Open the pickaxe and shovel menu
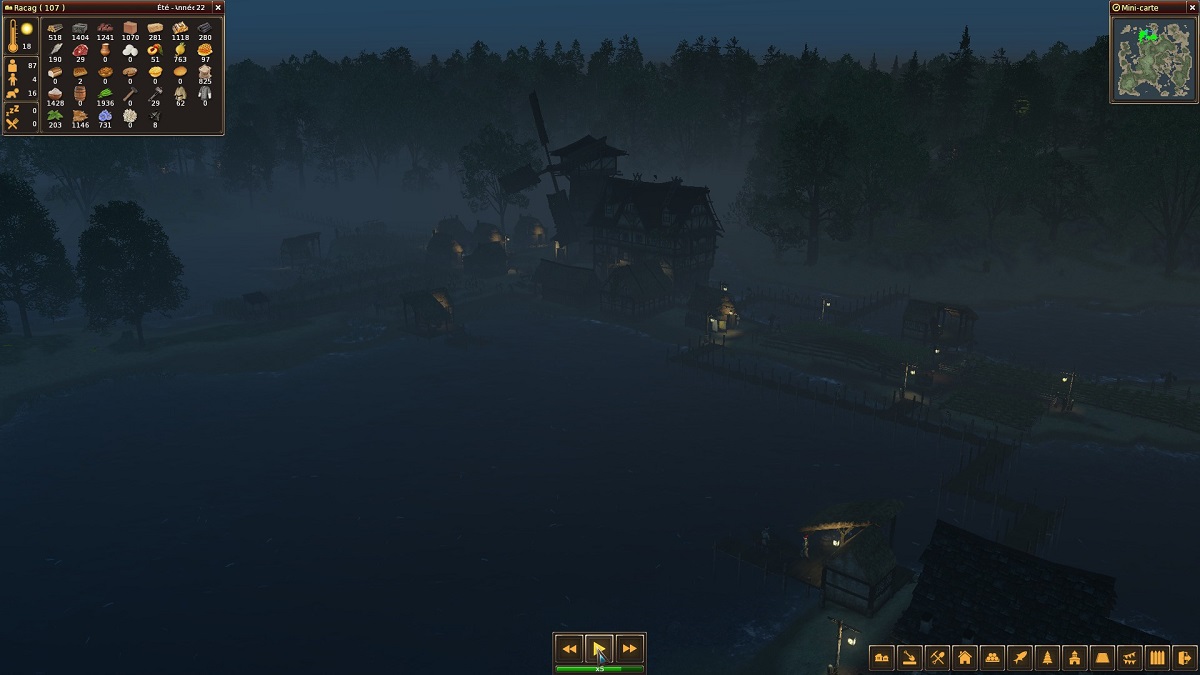The image size is (1200, 675). (937, 657)
